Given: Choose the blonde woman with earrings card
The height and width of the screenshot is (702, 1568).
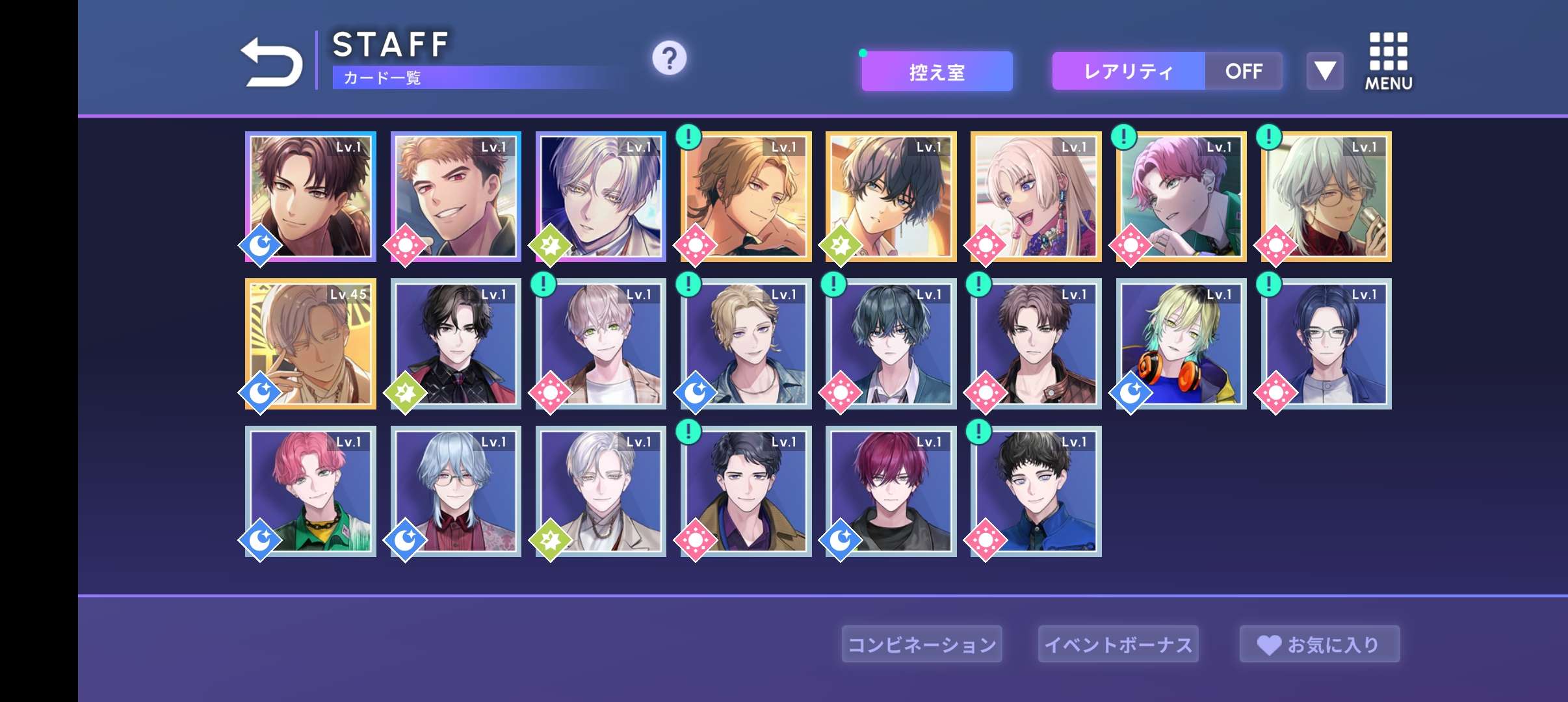Looking at the screenshot, I should [1036, 197].
